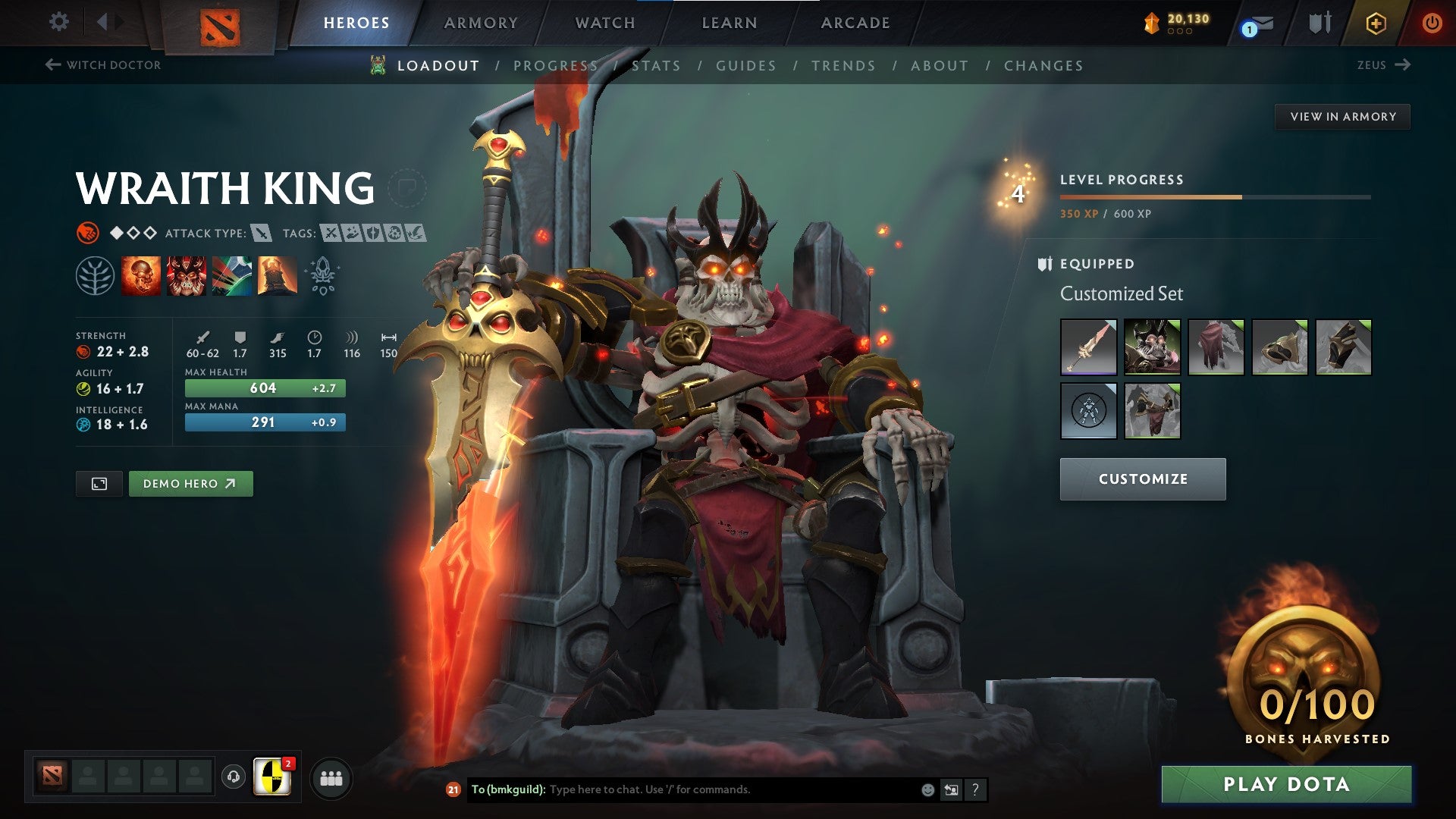Click VIEW IN ARMORY link
Screen dimensions: 1456x819
pyautogui.click(x=1343, y=116)
